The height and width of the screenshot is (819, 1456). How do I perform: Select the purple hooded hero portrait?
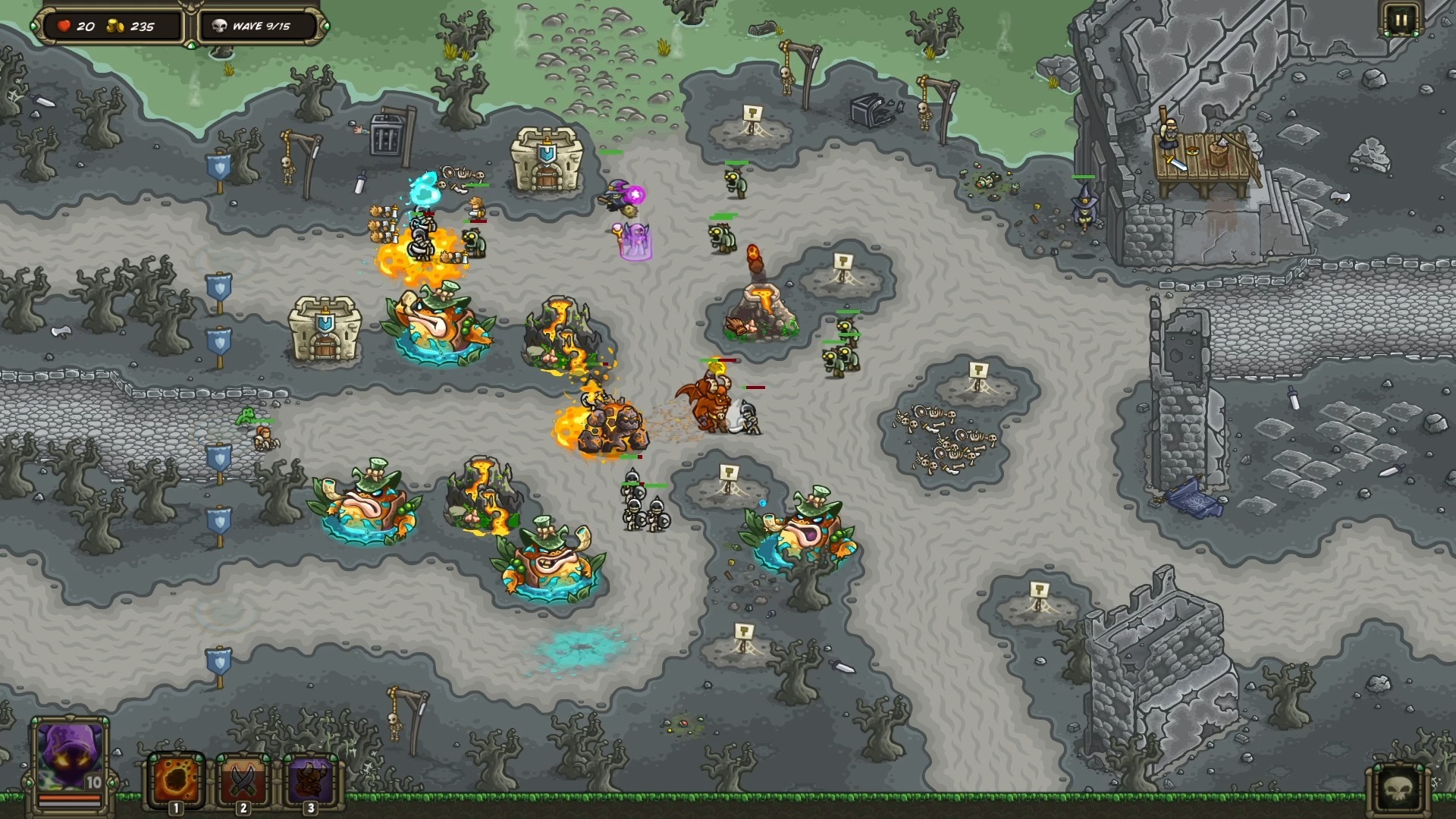pyautogui.click(x=70, y=757)
